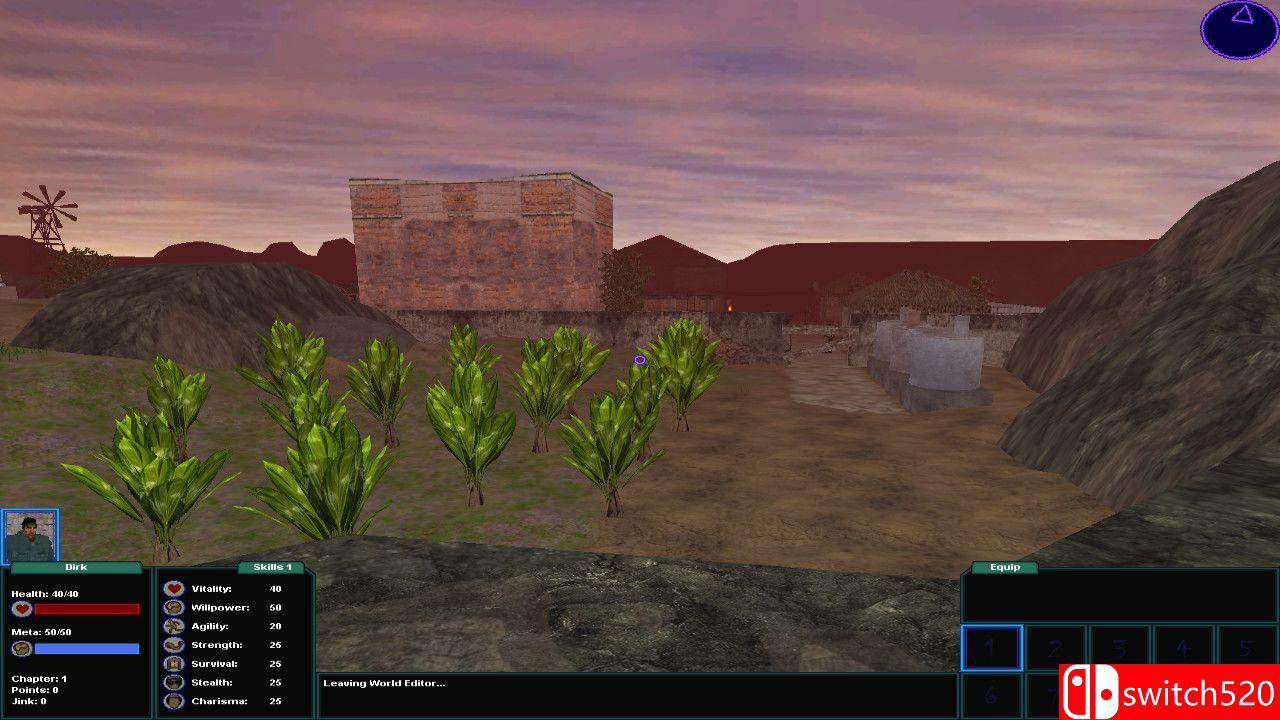The height and width of the screenshot is (720, 1280).
Task: Select the Stealth sunglasses icon
Action: point(173,683)
